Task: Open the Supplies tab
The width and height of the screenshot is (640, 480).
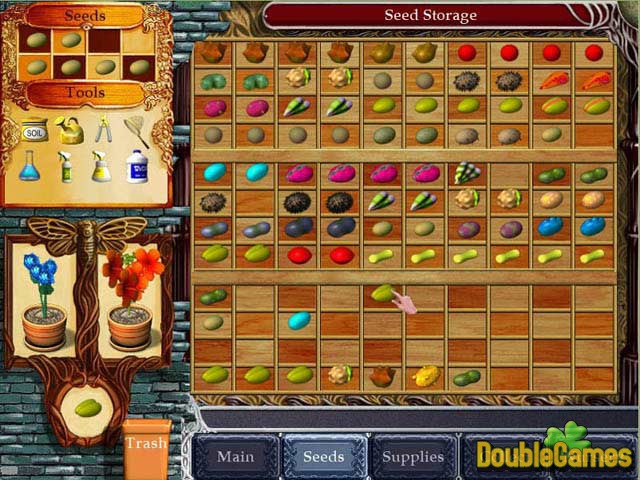Action: pyautogui.click(x=412, y=457)
